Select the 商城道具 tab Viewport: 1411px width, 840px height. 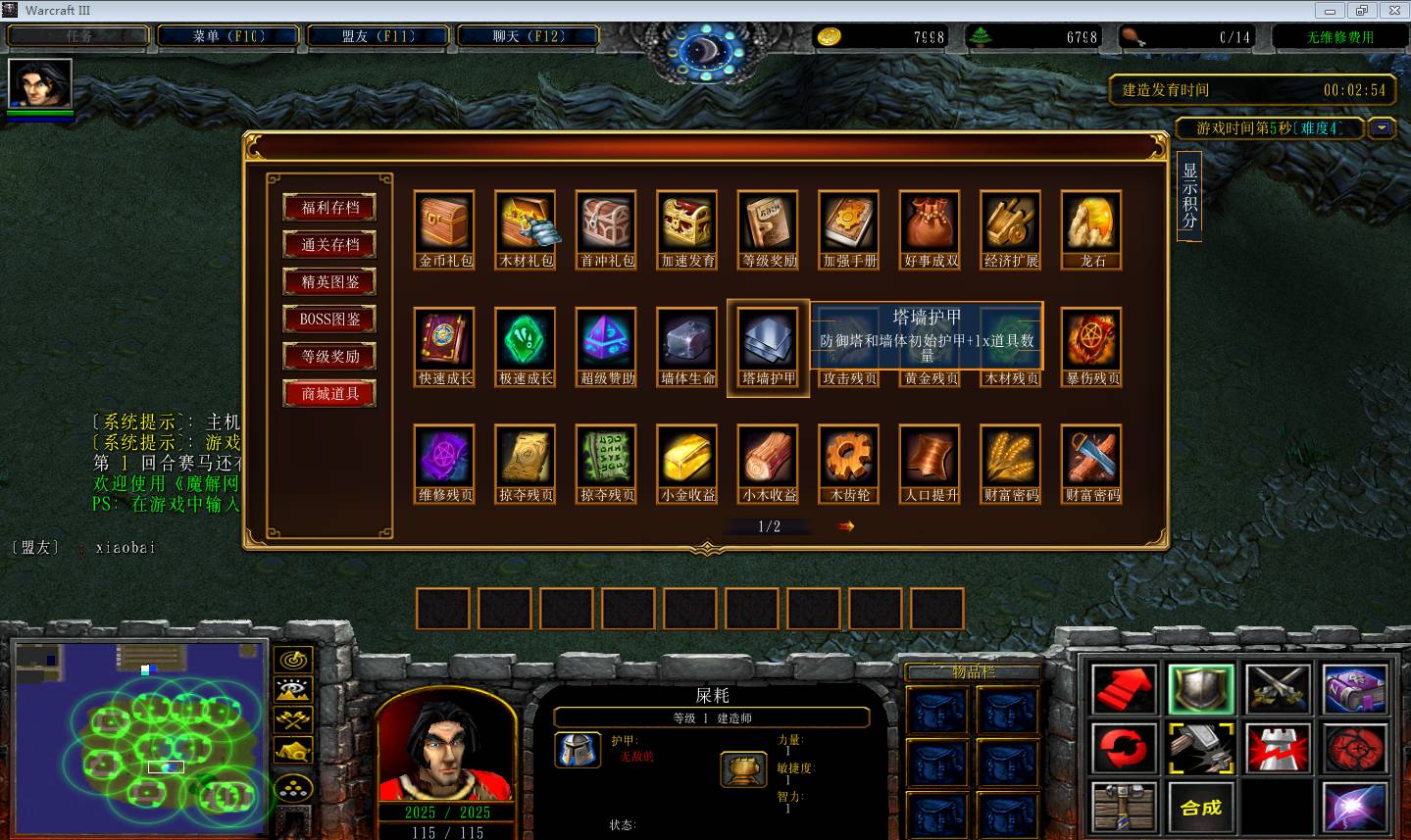329,394
